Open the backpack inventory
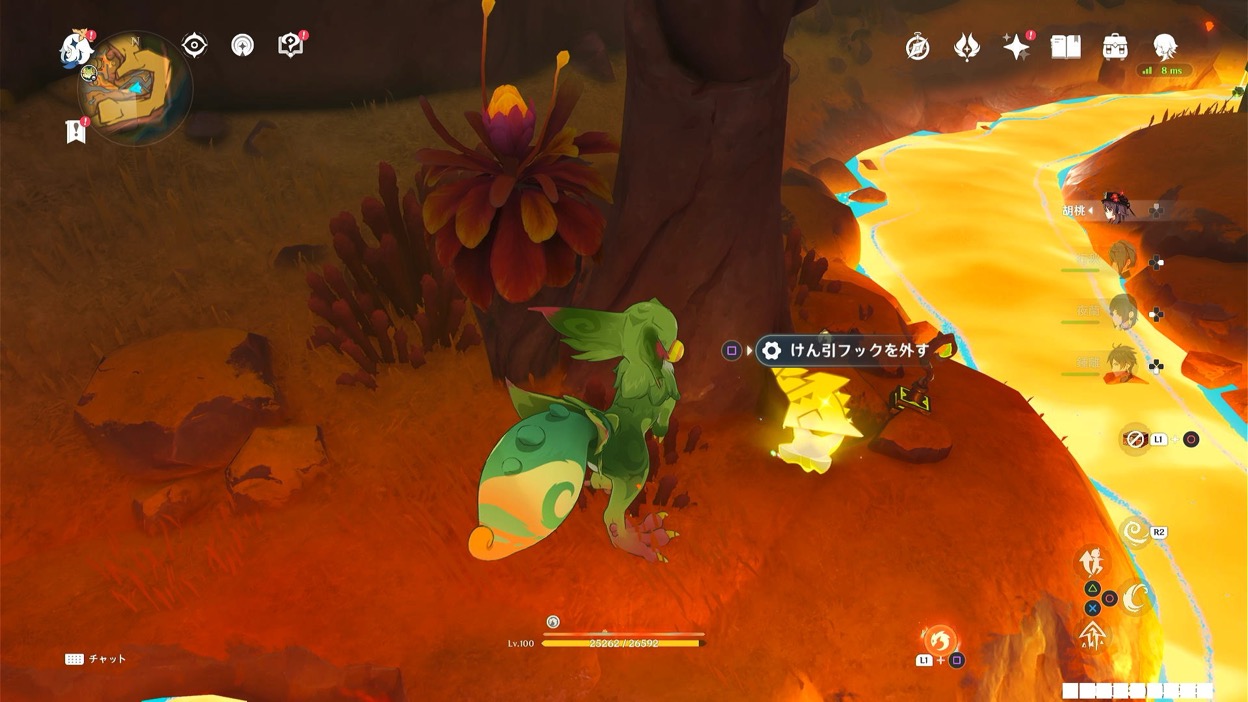This screenshot has height=702, width=1248. pos(1115,47)
